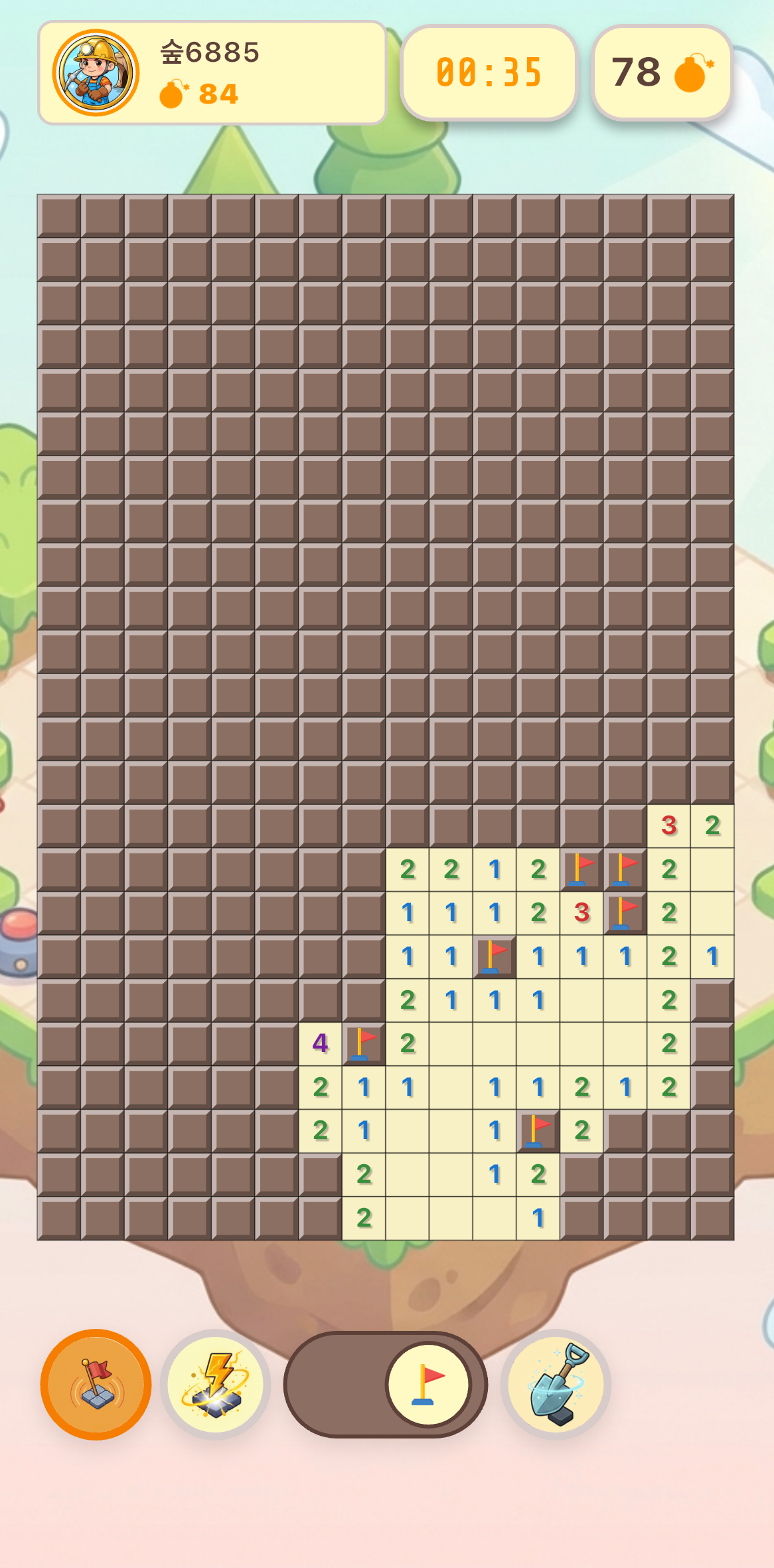Viewport: 774px width, 1568px height.
Task: Activate the shovel power-up
Action: [556, 1385]
